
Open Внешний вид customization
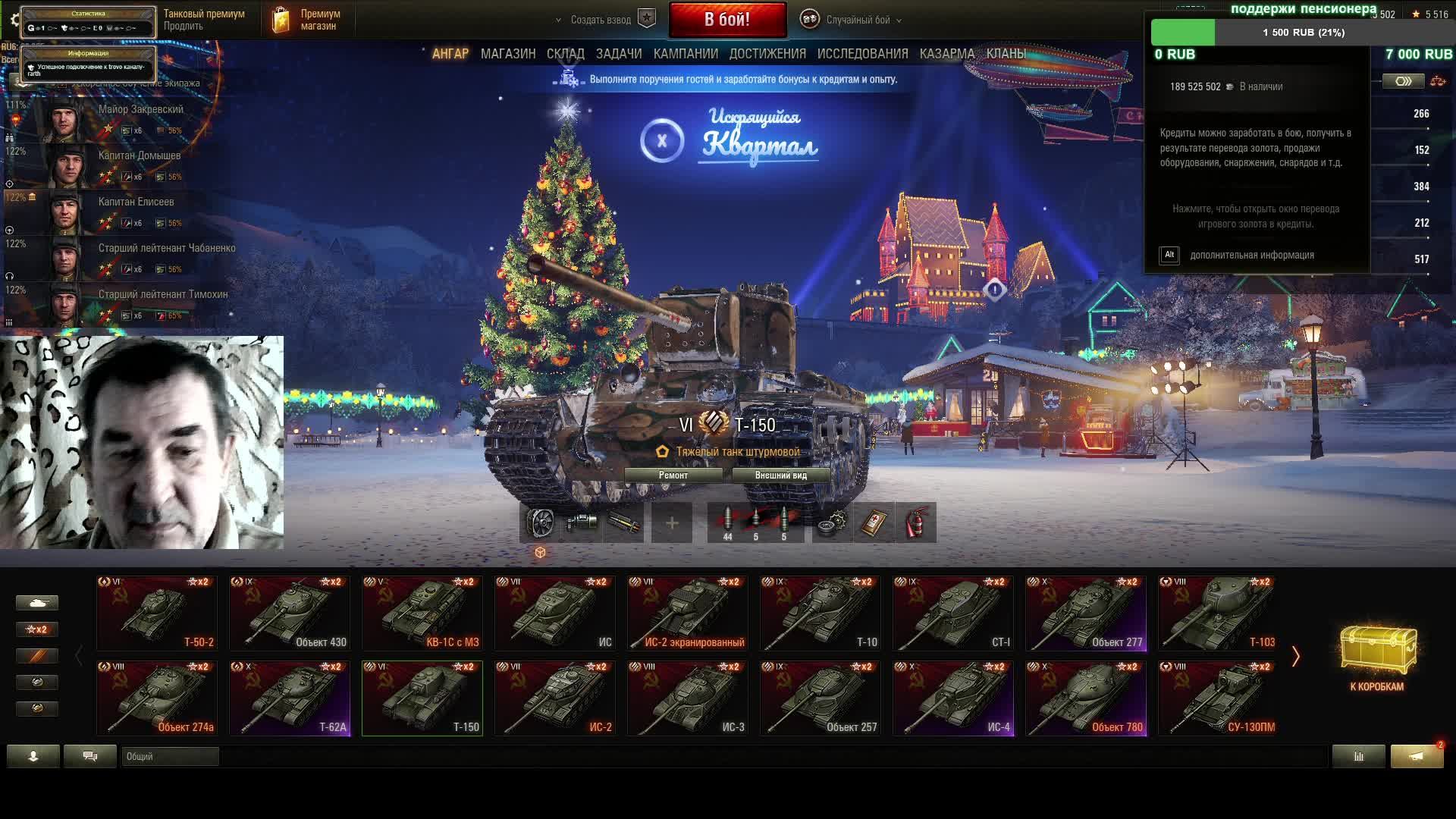pos(780,475)
